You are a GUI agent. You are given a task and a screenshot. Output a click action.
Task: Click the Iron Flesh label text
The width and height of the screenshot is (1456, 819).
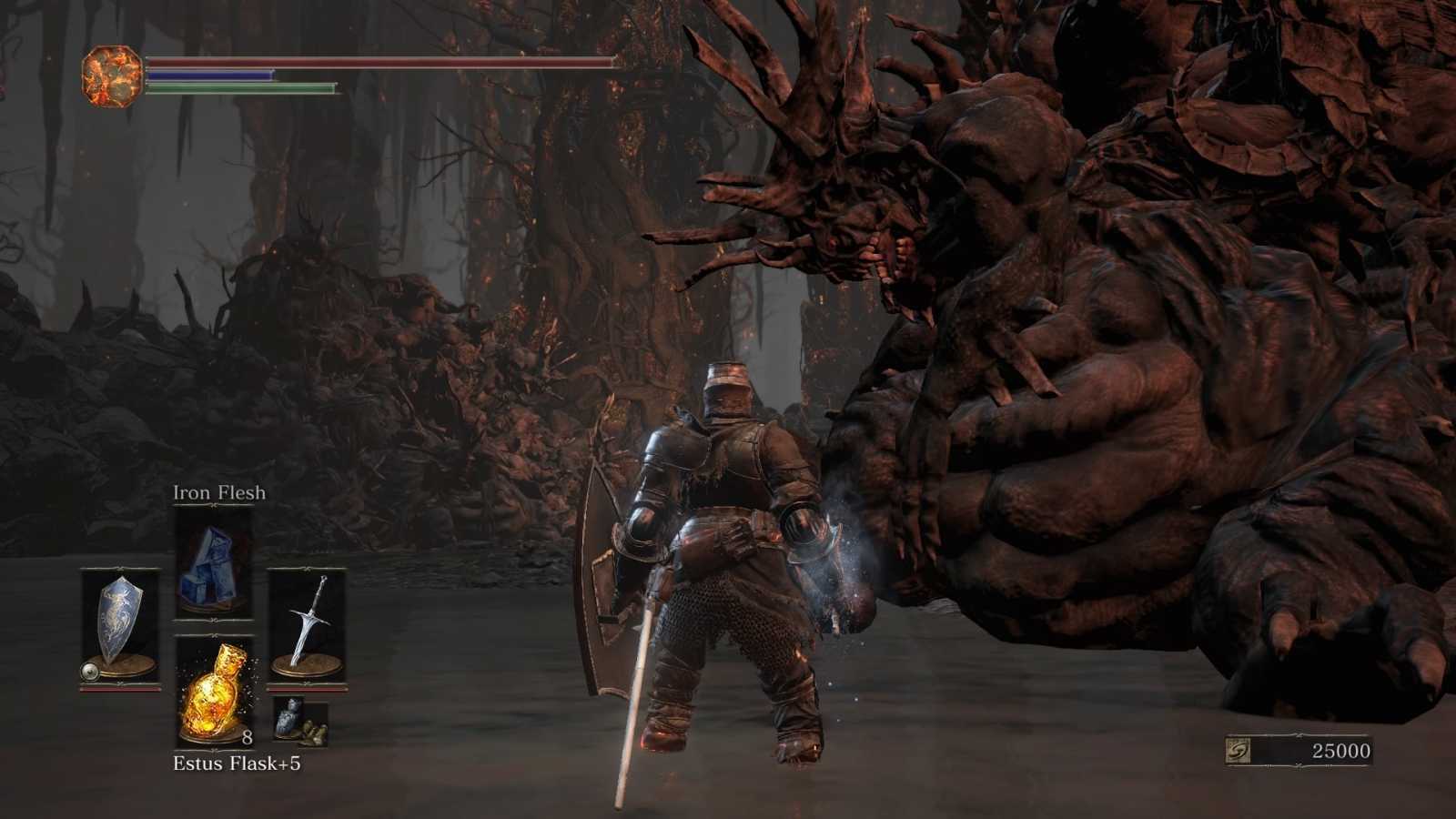[x=218, y=492]
